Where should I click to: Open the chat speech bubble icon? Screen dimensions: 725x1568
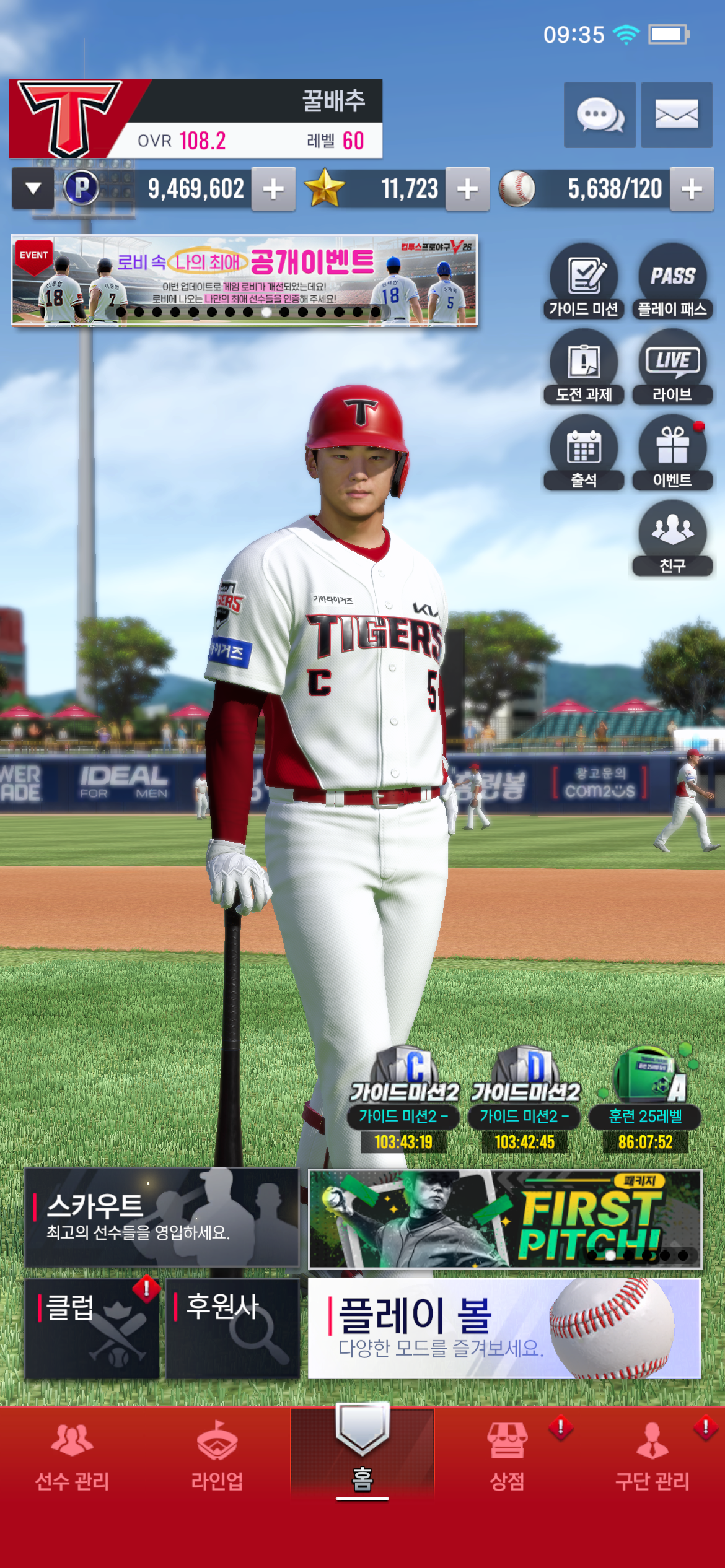click(599, 115)
